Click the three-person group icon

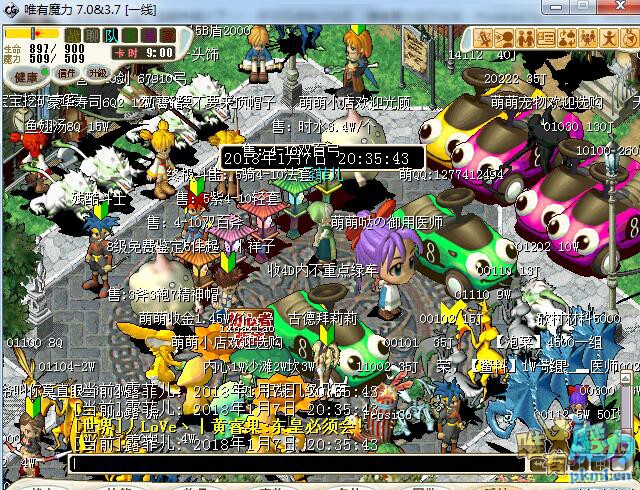pos(588,38)
